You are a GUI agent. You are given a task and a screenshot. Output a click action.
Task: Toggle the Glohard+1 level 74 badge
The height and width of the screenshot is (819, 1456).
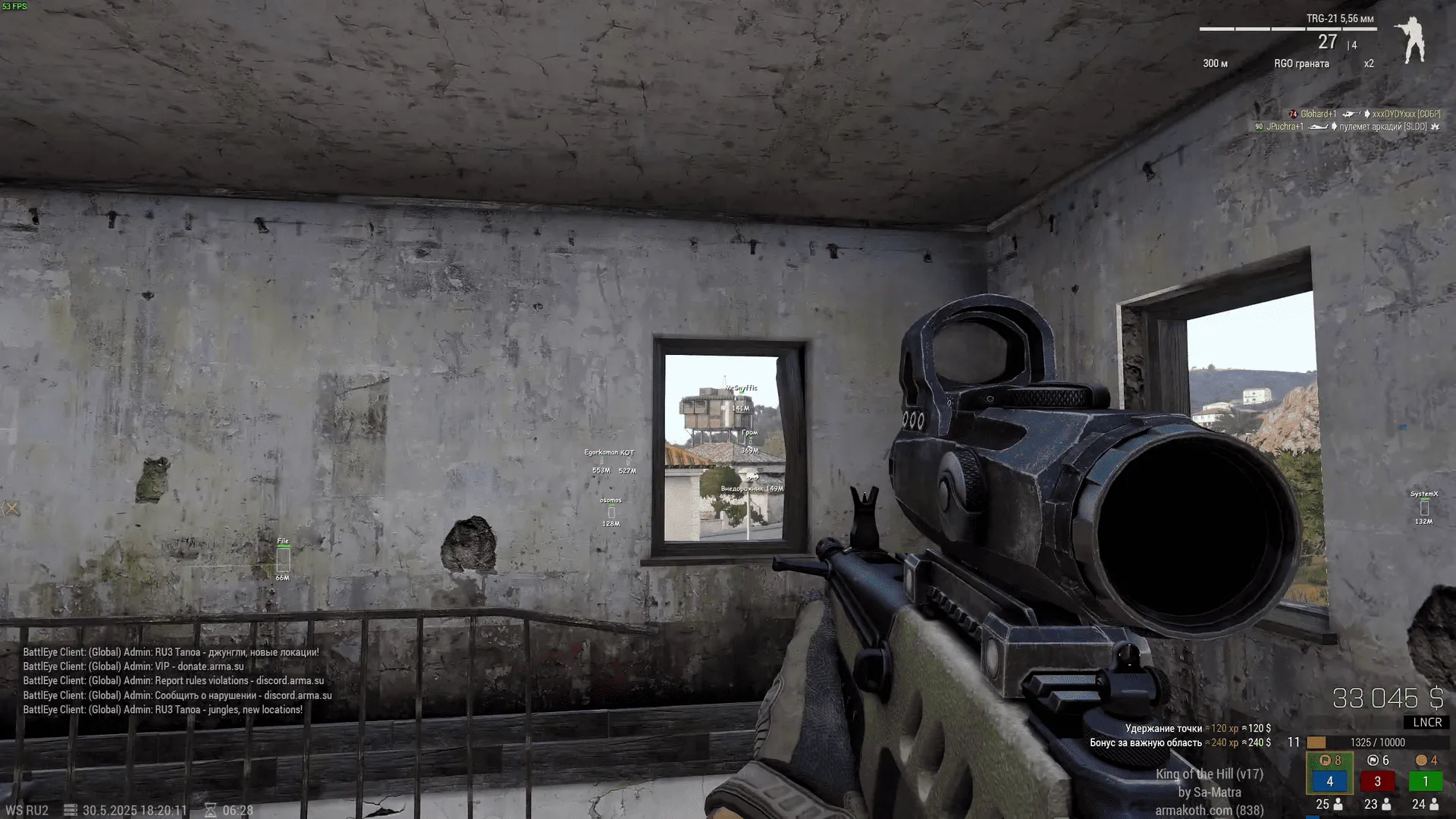1293,115
